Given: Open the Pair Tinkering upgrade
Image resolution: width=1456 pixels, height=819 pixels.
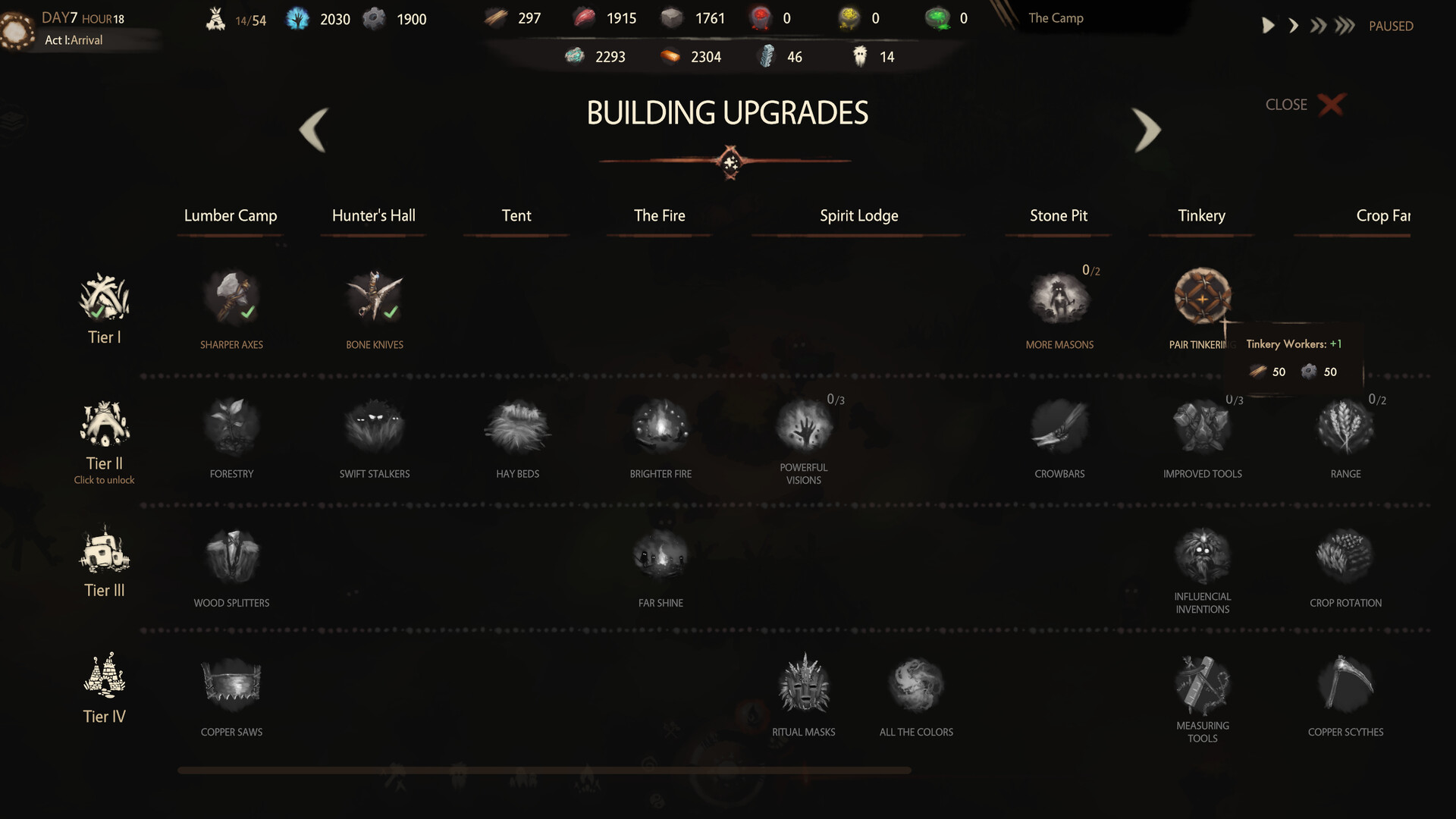Looking at the screenshot, I should coord(1202,298).
